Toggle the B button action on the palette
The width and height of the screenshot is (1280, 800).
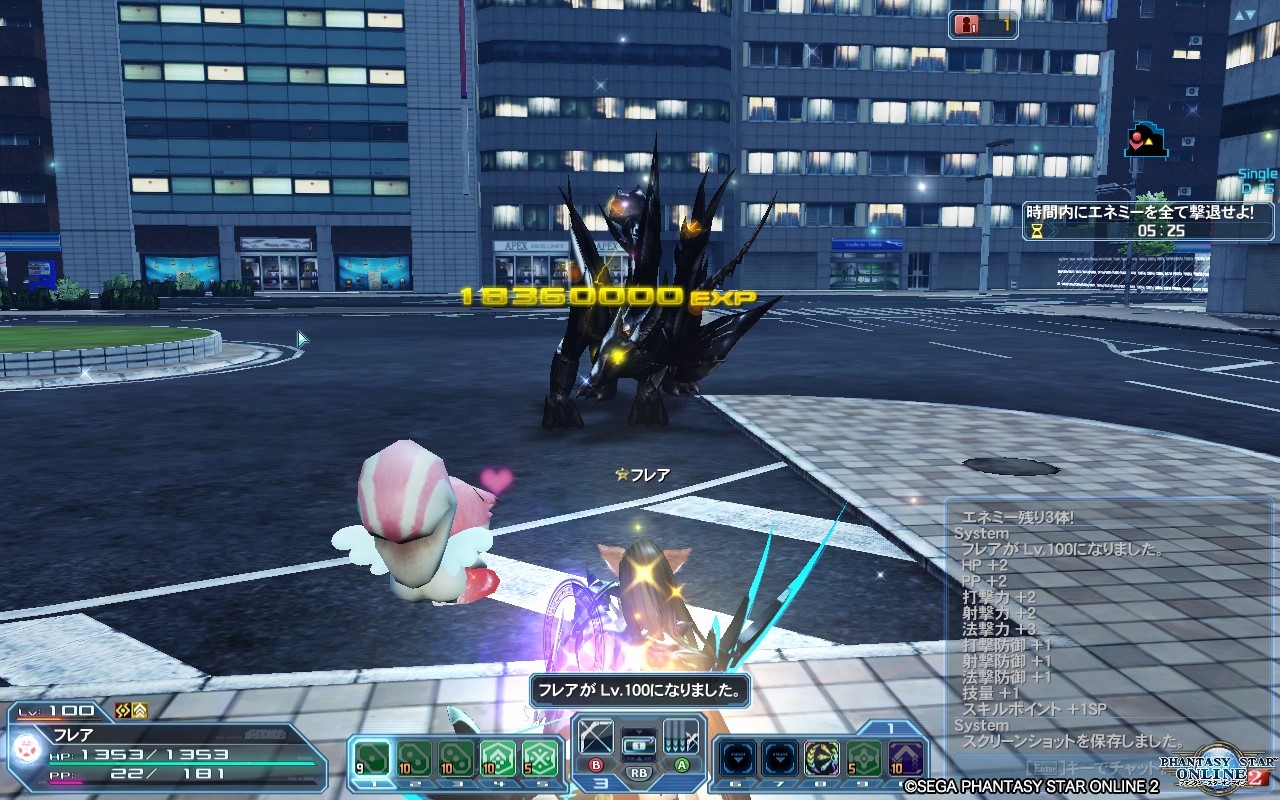596,765
